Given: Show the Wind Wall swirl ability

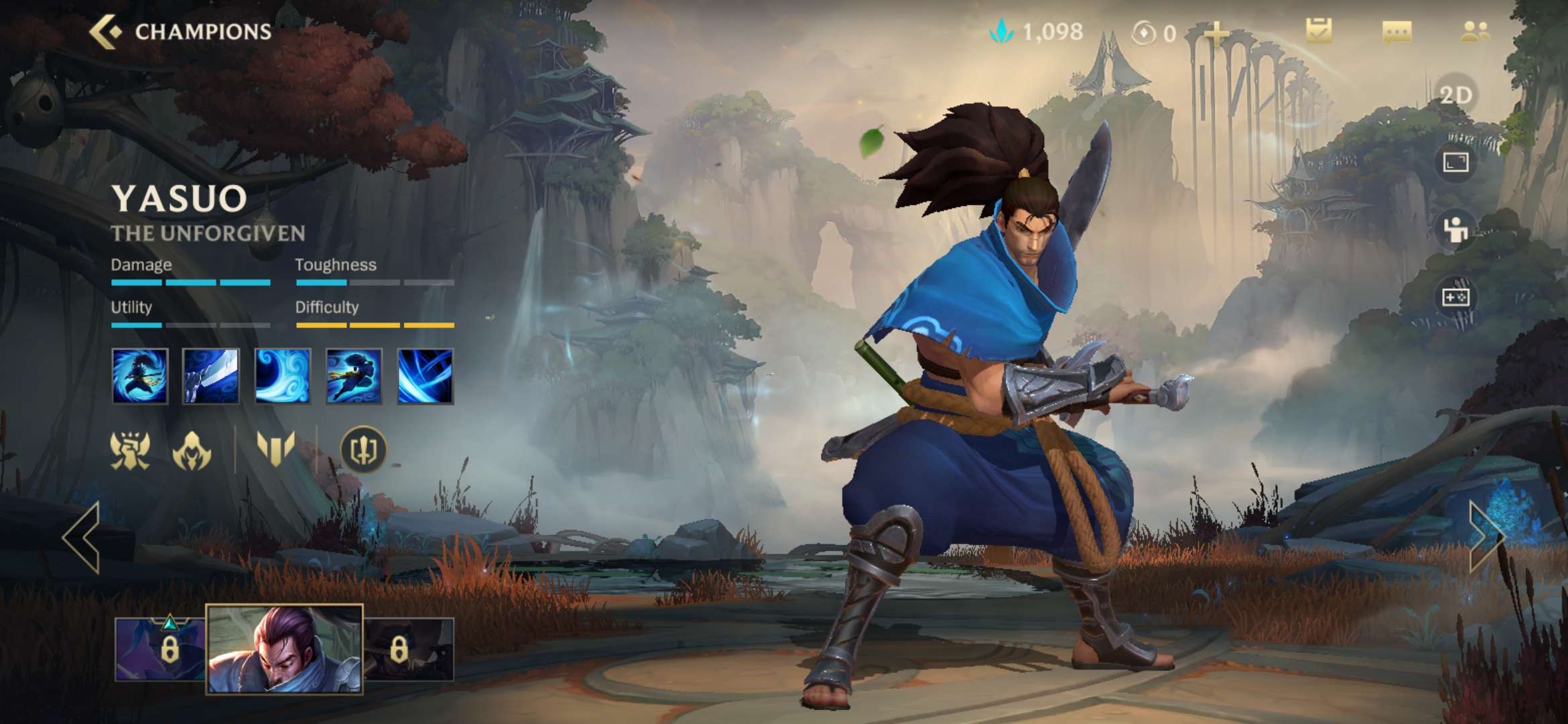Looking at the screenshot, I should tap(282, 376).
